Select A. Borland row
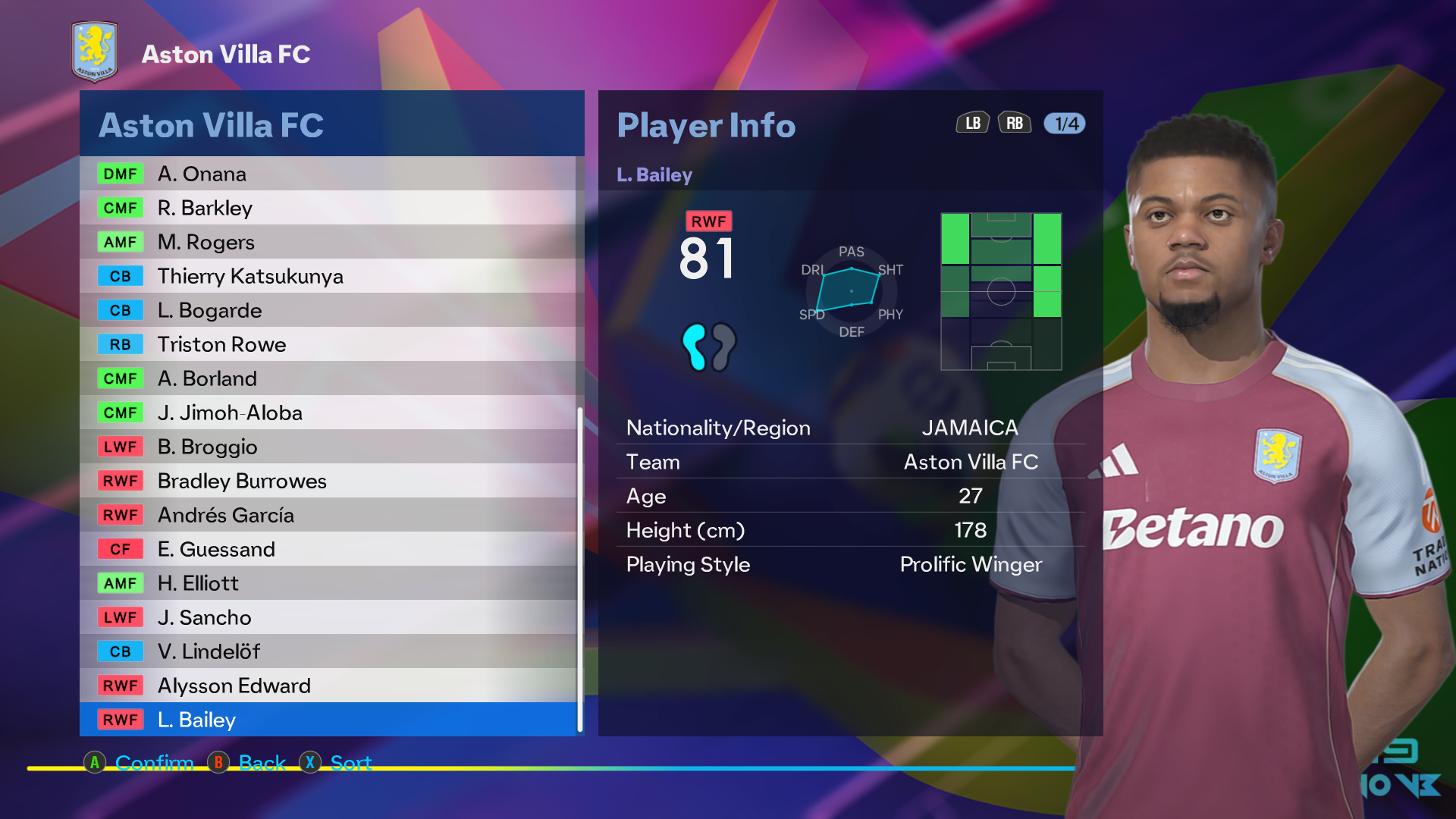1456x819 pixels. (x=328, y=378)
